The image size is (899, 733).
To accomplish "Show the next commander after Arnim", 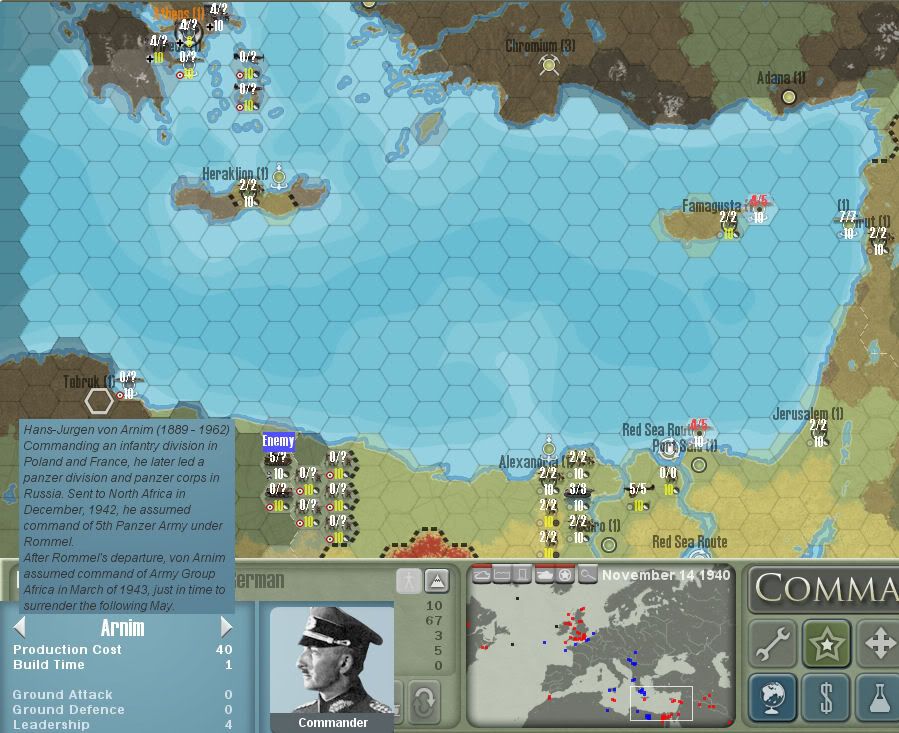I will coord(226,628).
